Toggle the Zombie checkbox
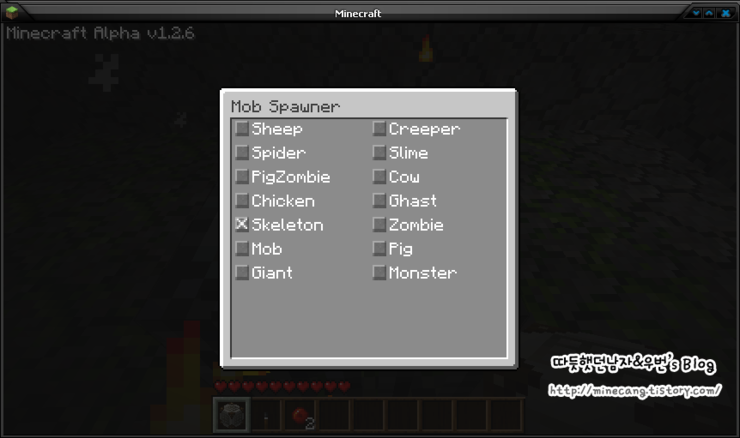740x438 pixels. pyautogui.click(x=379, y=225)
